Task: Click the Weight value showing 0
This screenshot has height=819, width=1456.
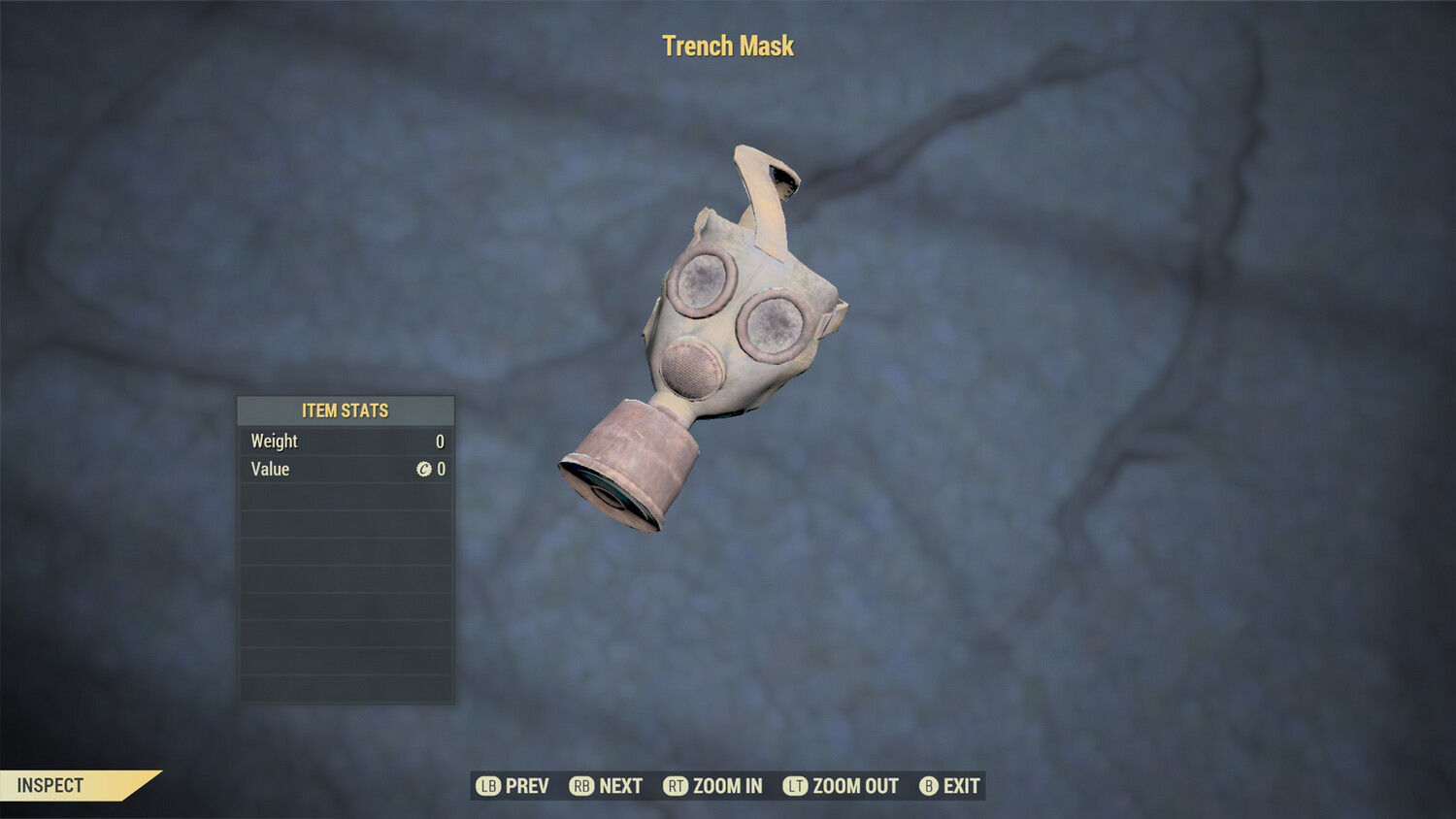Action: 440,442
